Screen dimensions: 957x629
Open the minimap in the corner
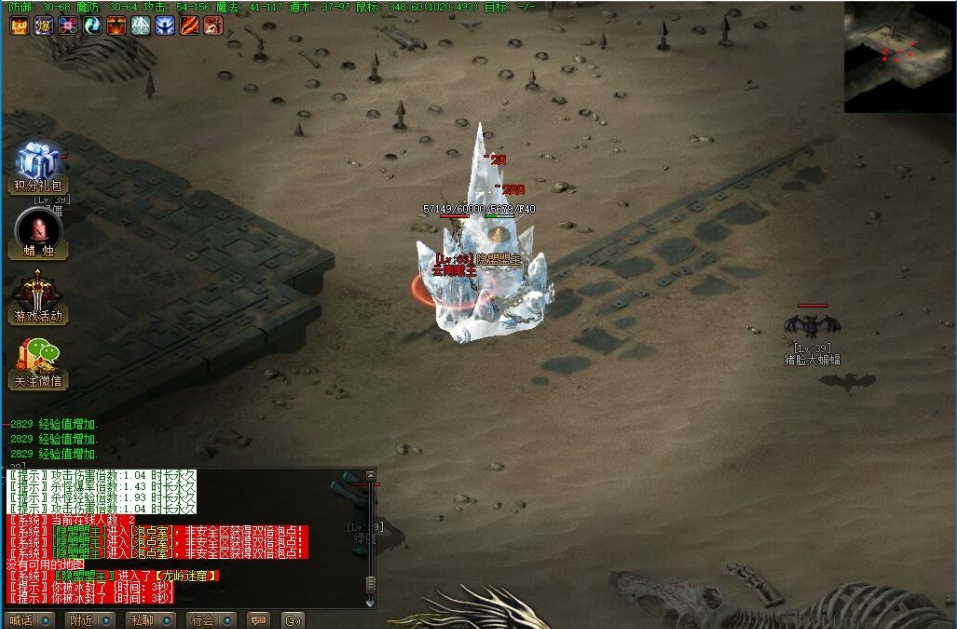tap(899, 56)
